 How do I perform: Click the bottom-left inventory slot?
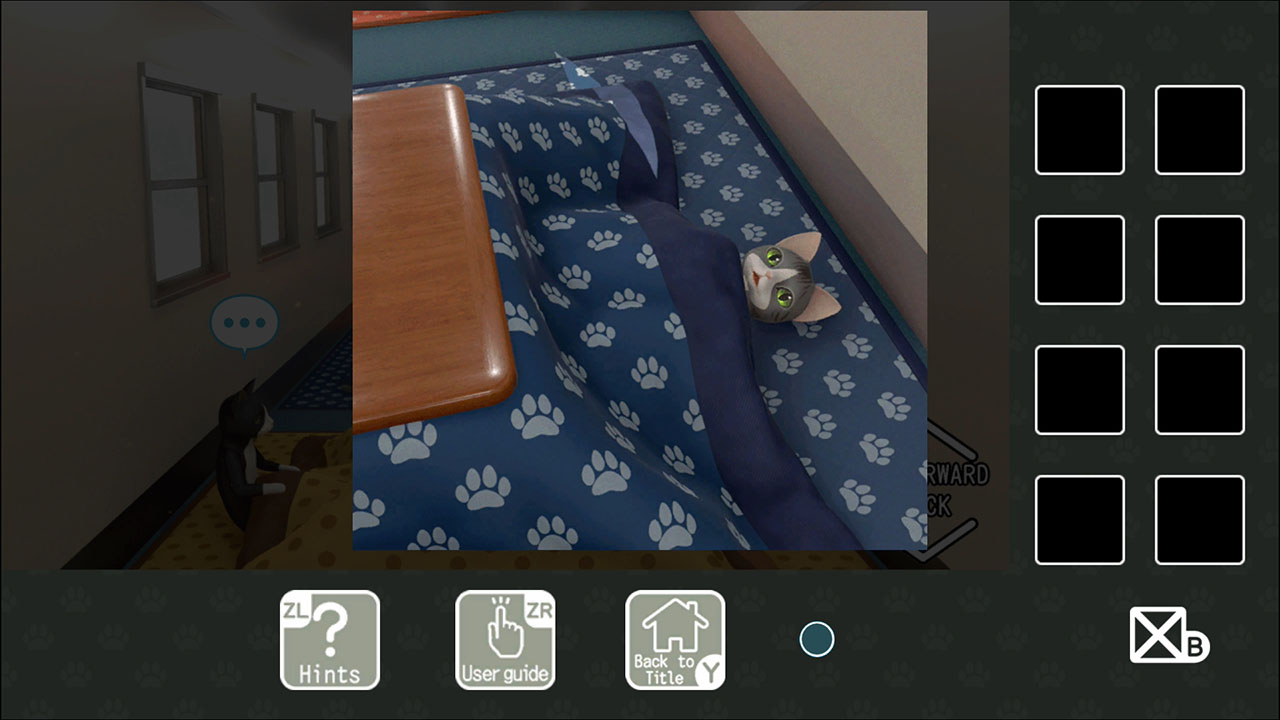coord(1079,521)
